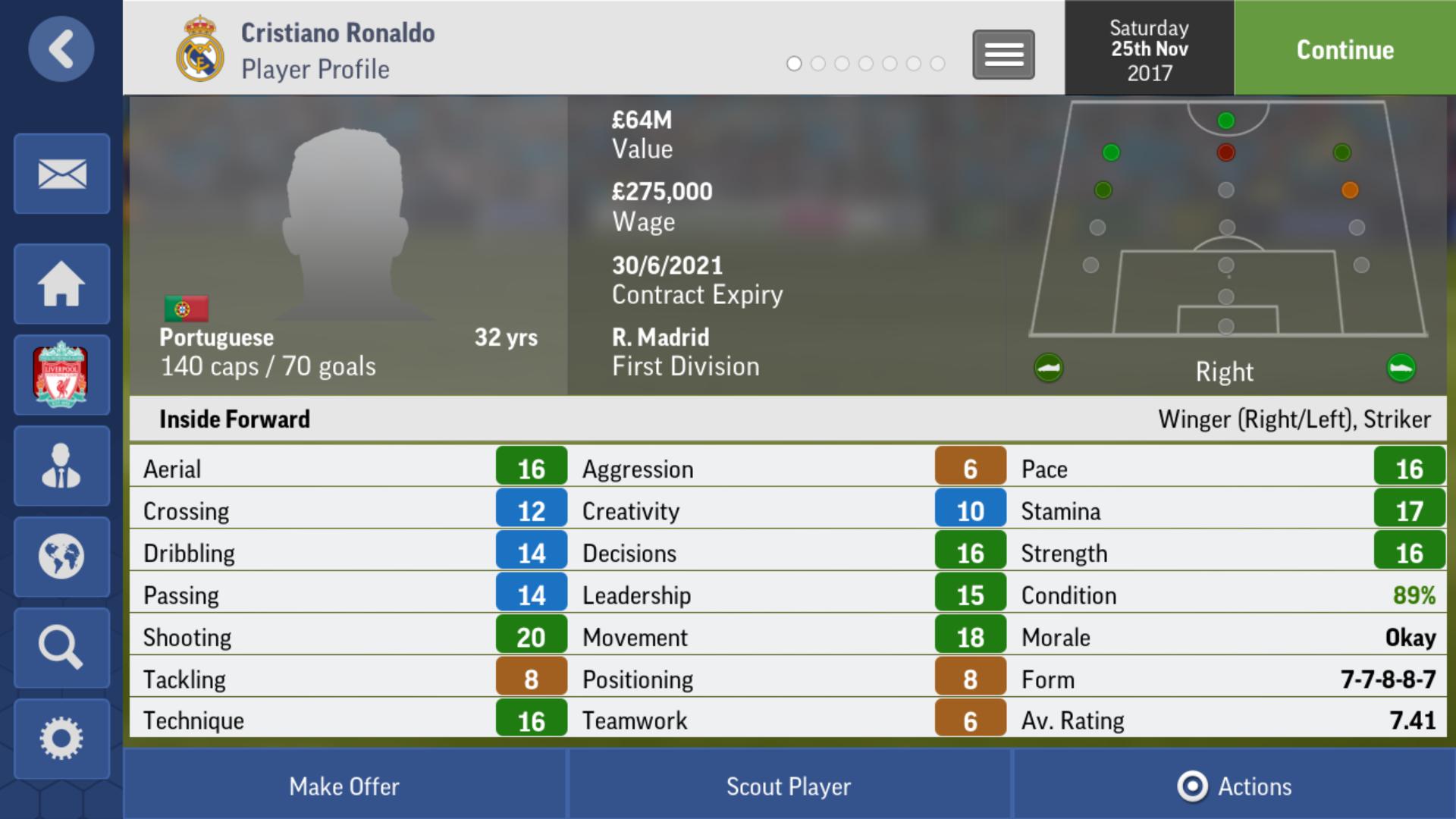Open the world globe menu

(x=61, y=557)
